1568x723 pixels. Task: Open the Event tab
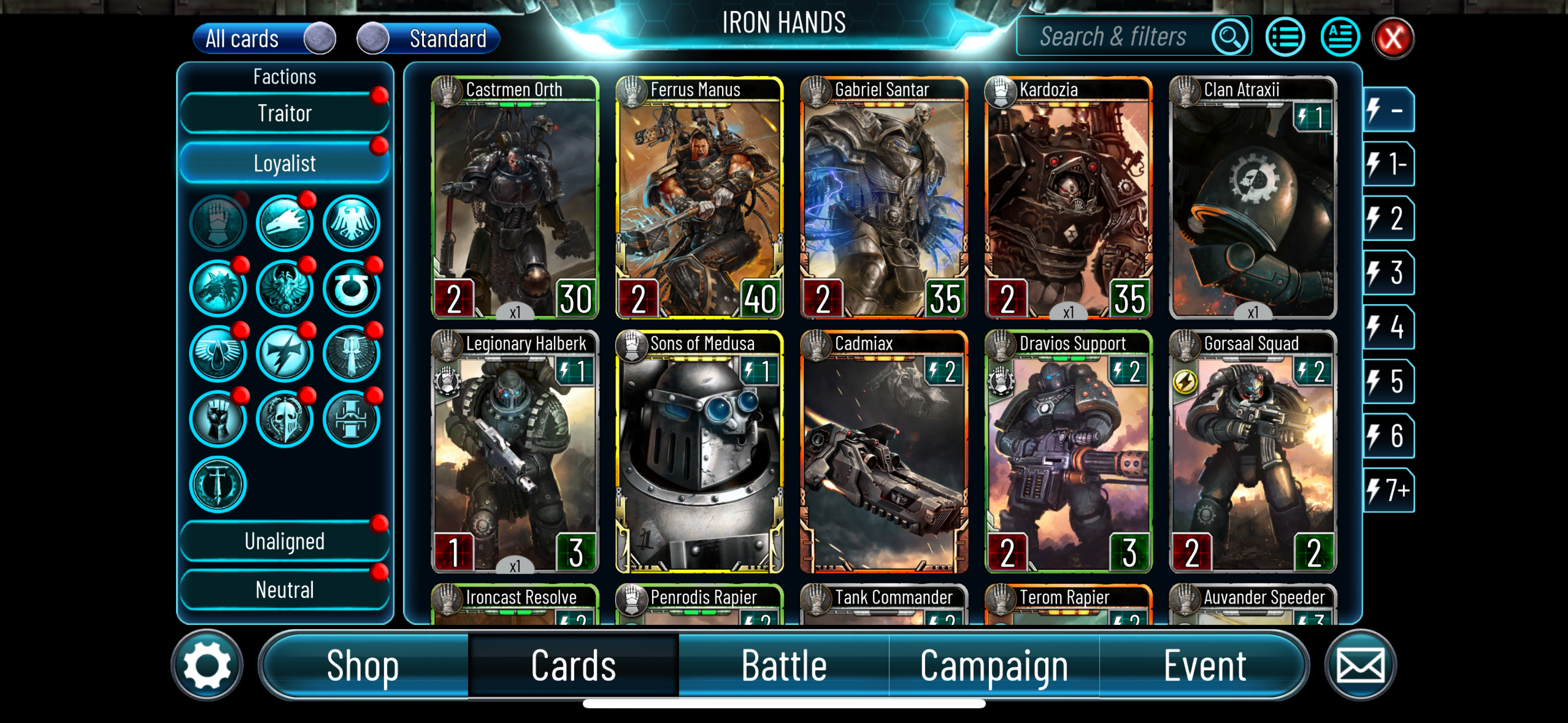[1204, 665]
